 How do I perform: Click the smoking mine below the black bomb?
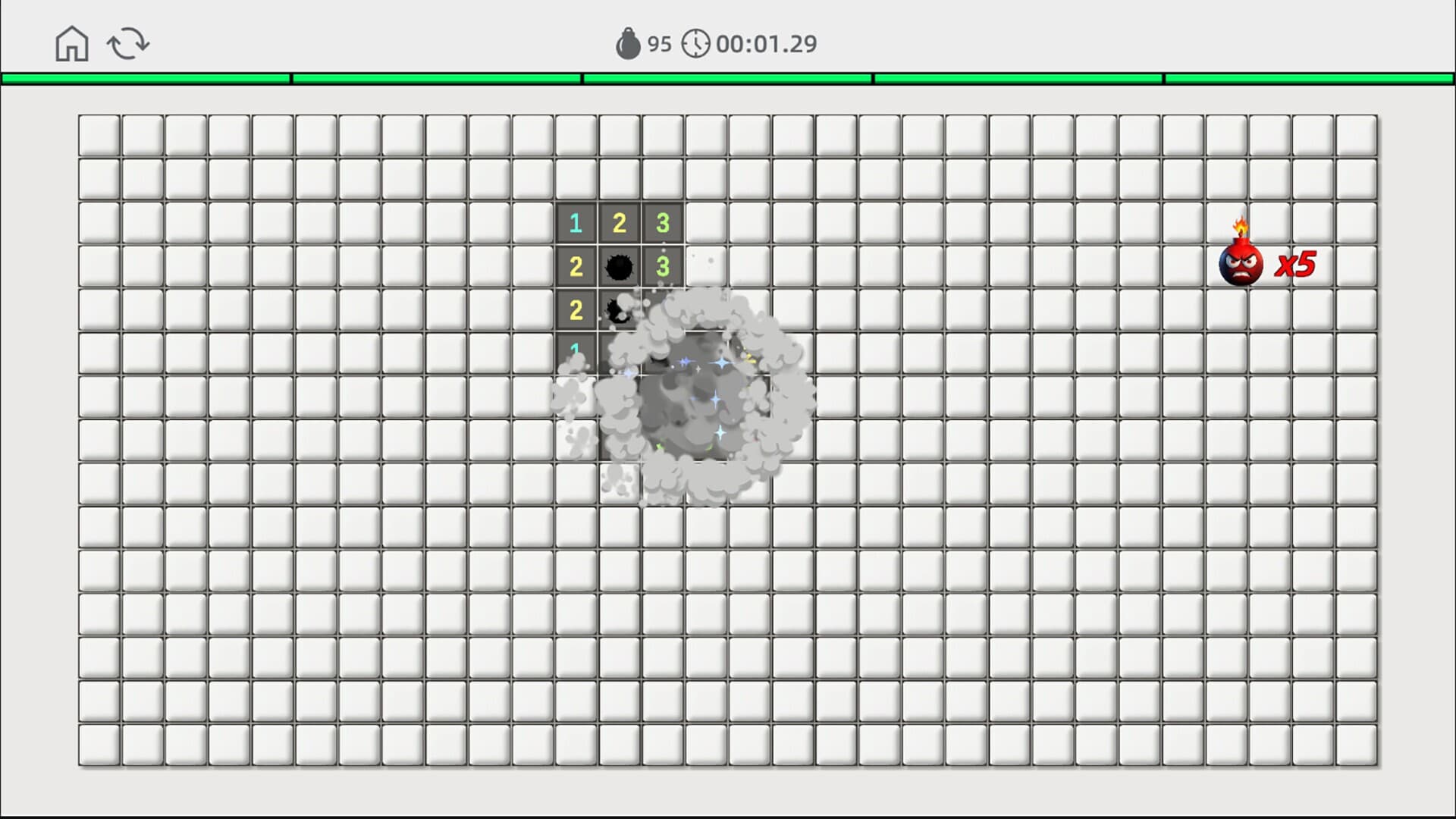point(620,309)
